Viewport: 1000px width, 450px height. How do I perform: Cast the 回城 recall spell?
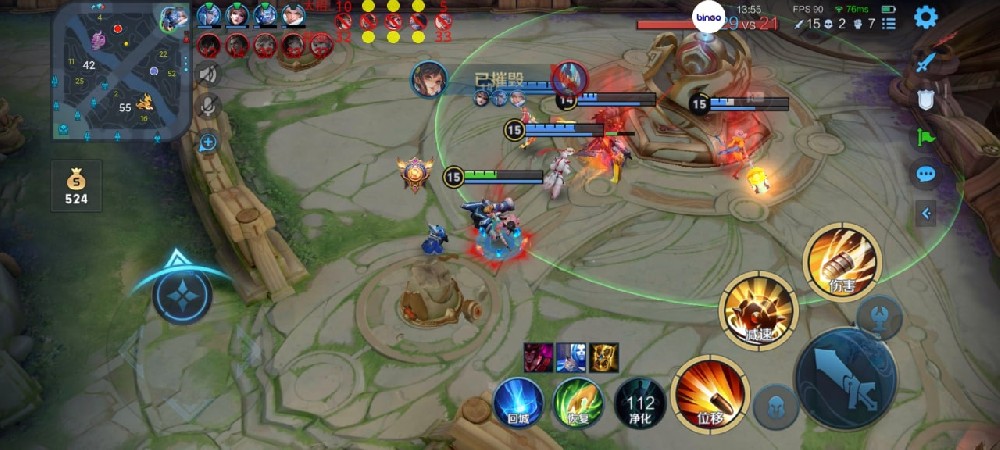518,402
